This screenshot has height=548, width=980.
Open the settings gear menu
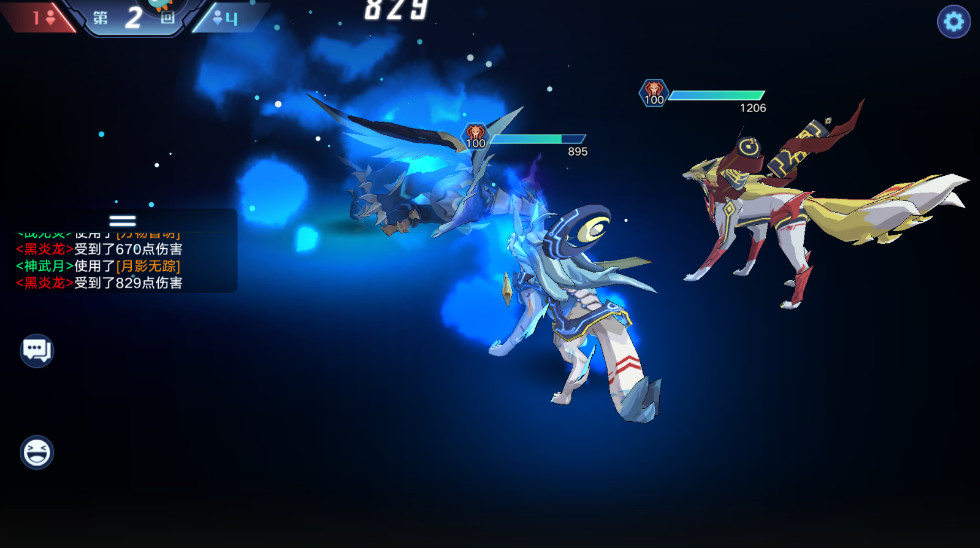click(x=953, y=21)
